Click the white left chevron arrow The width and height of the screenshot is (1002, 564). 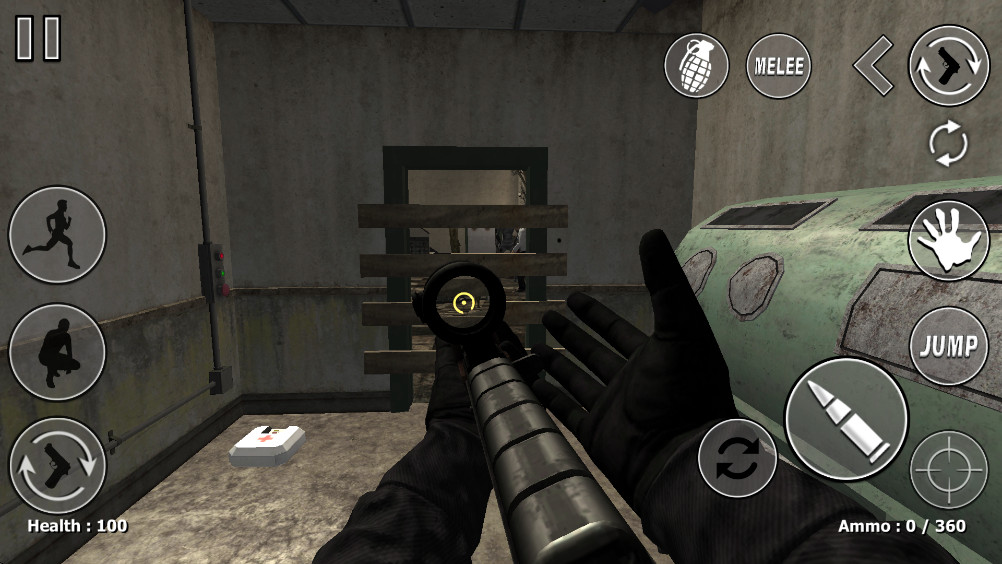pos(872,66)
